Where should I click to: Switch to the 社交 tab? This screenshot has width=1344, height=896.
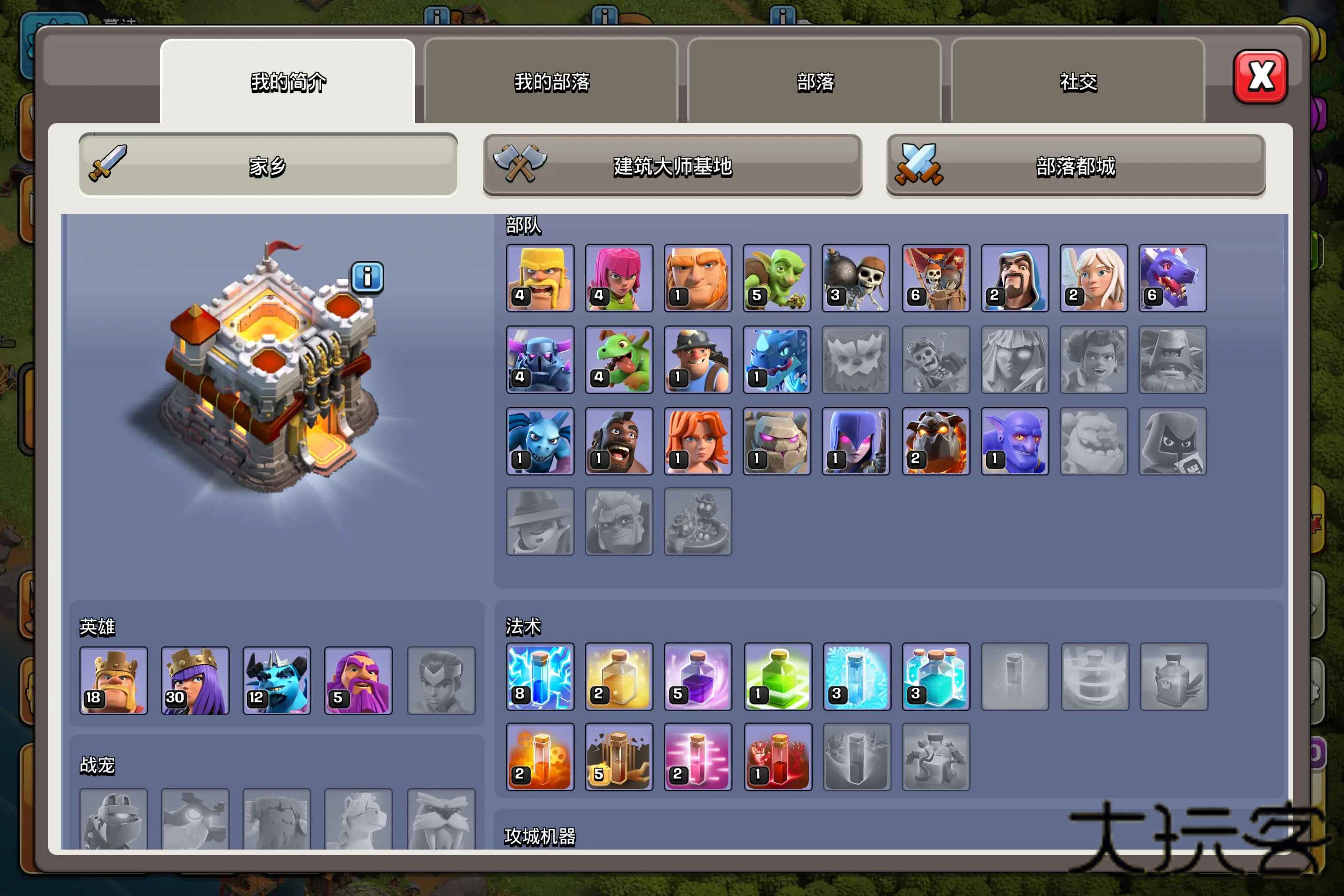1078,82
